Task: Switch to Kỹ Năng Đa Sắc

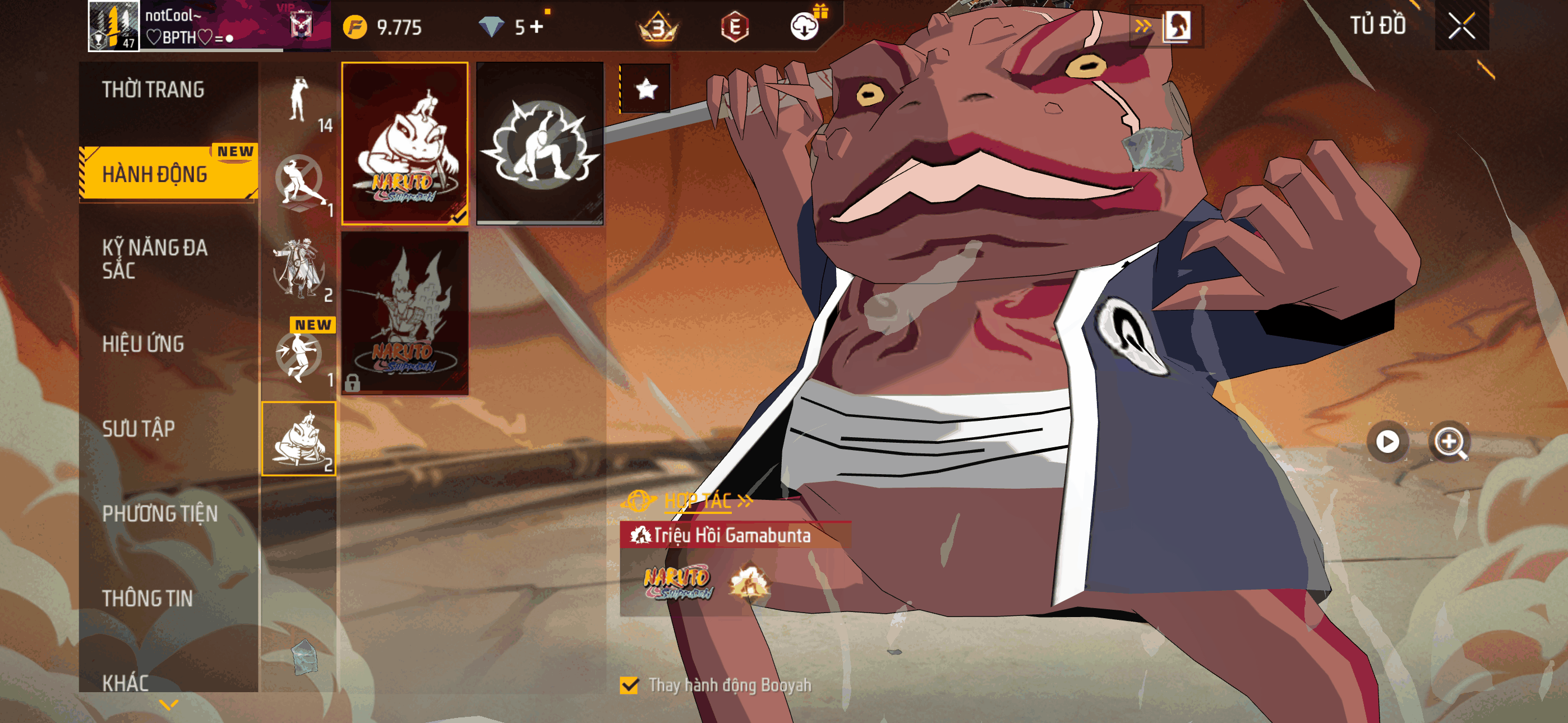Action: pyautogui.click(x=155, y=258)
